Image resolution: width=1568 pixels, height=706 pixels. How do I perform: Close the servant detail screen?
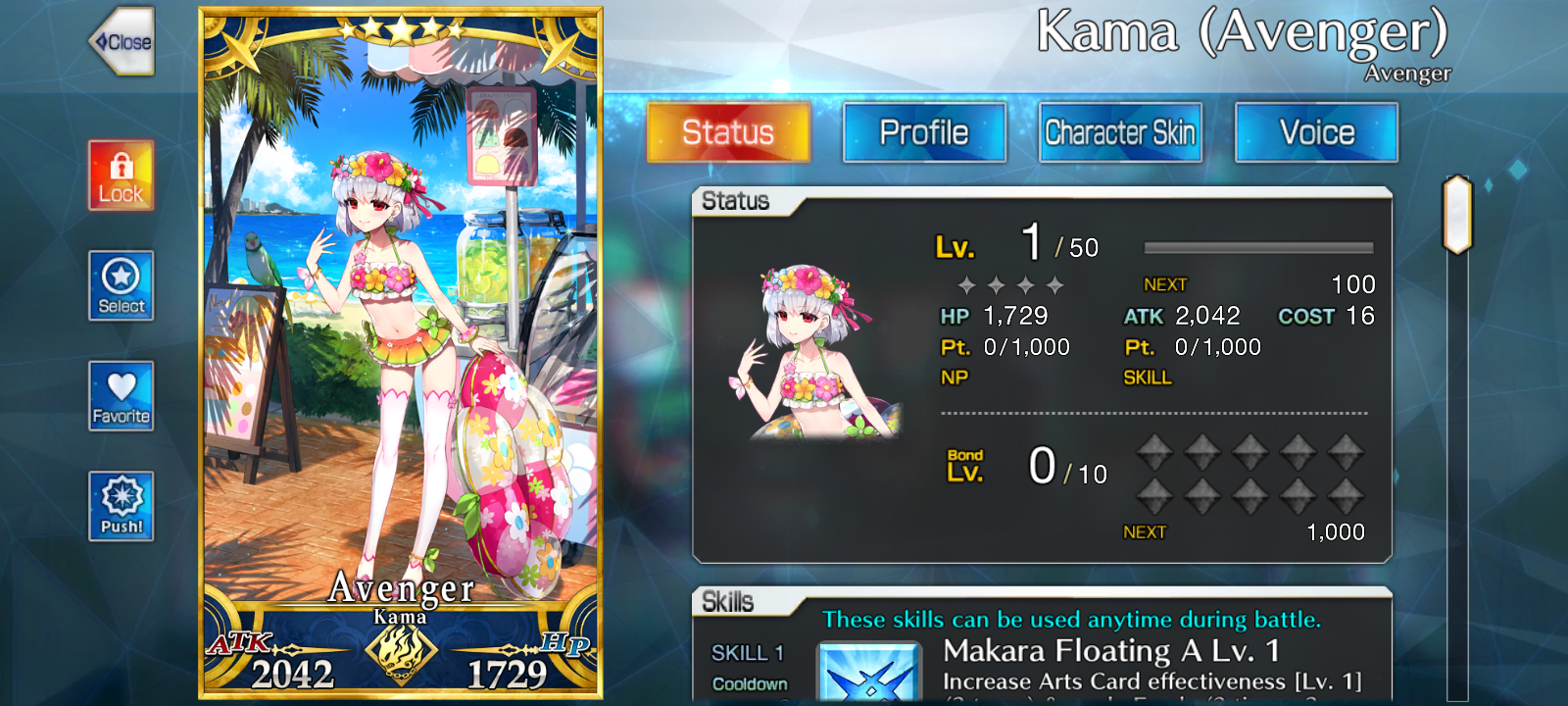(x=123, y=42)
